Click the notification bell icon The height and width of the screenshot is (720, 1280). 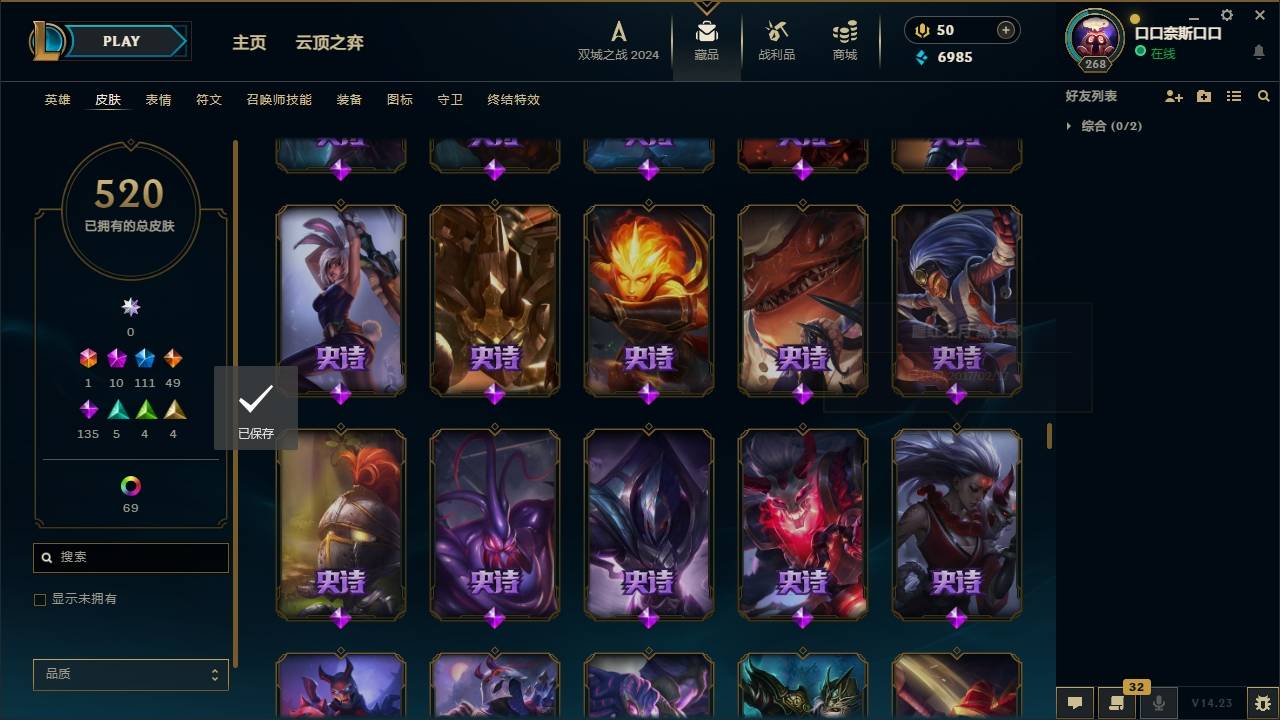(1258, 51)
